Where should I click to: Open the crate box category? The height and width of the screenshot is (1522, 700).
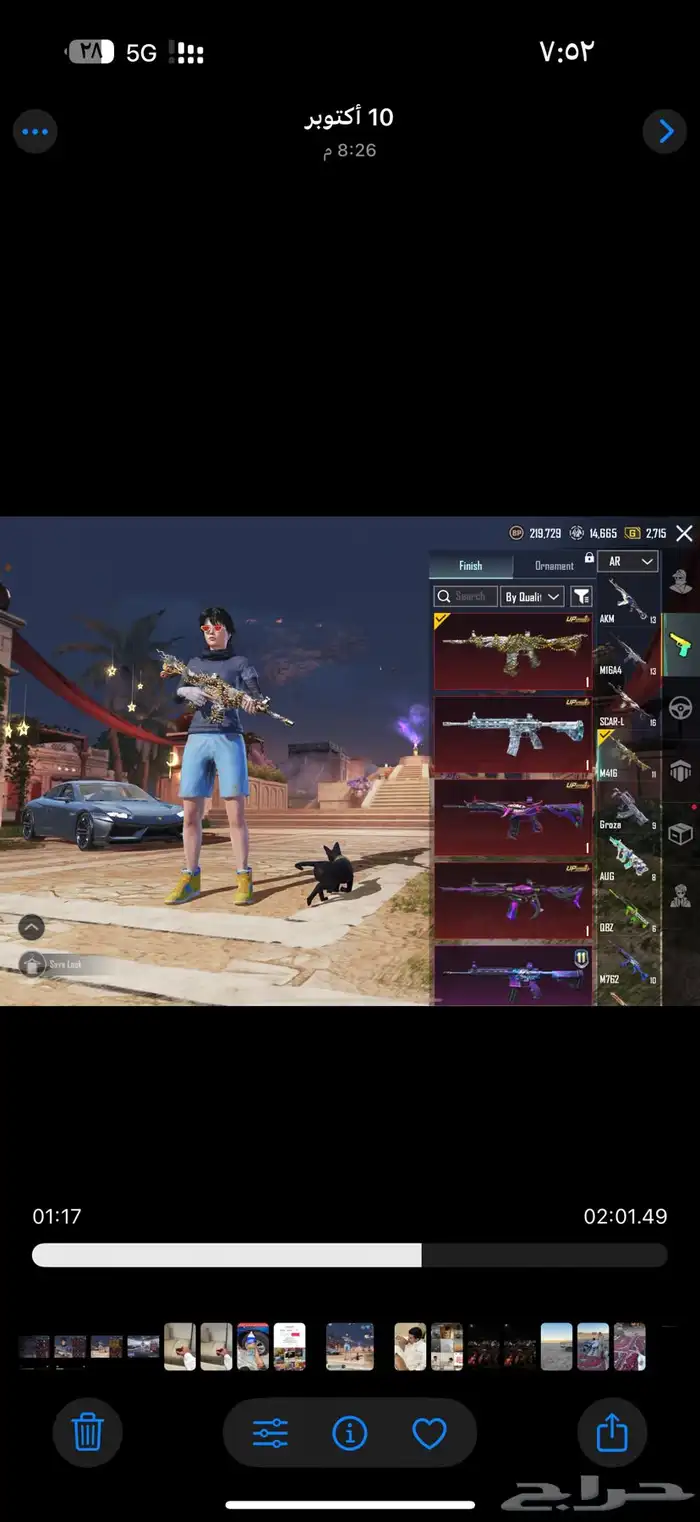point(681,833)
